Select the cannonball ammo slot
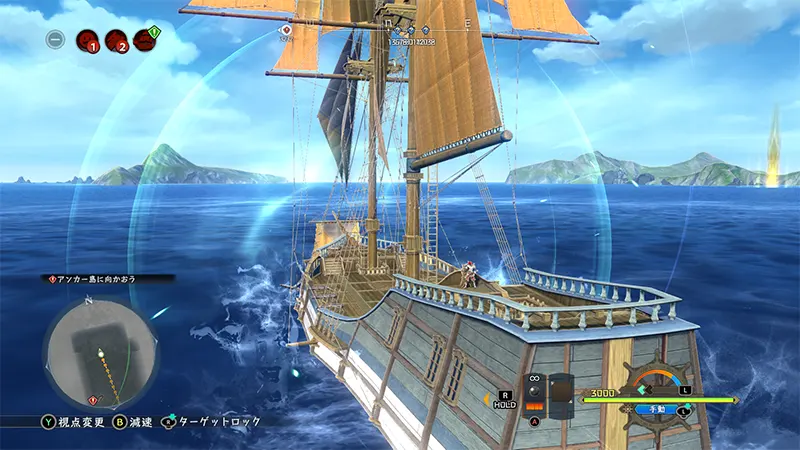Screen dimensions: 800x450 point(534,391)
